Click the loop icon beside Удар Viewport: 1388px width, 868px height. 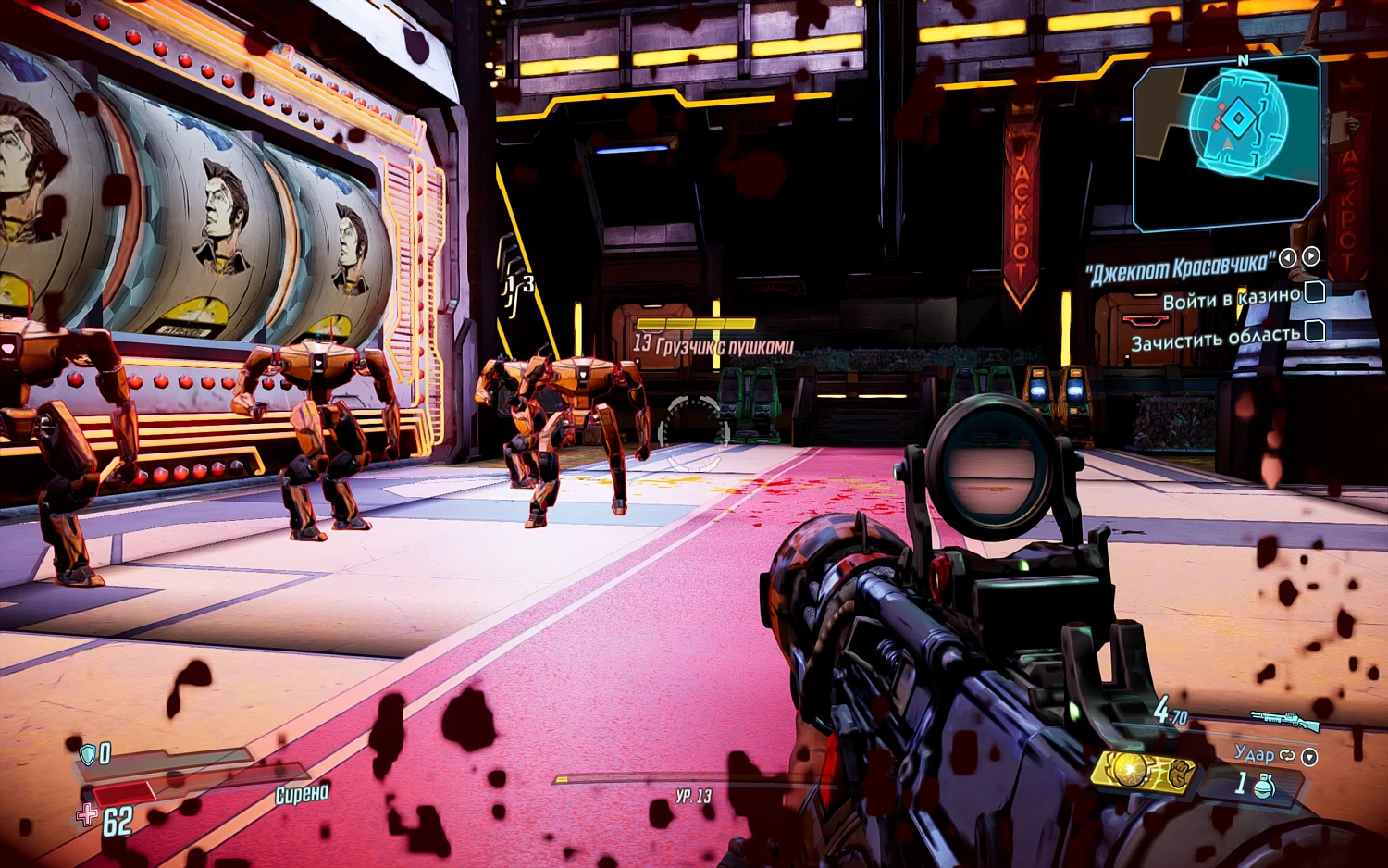coord(1287,756)
